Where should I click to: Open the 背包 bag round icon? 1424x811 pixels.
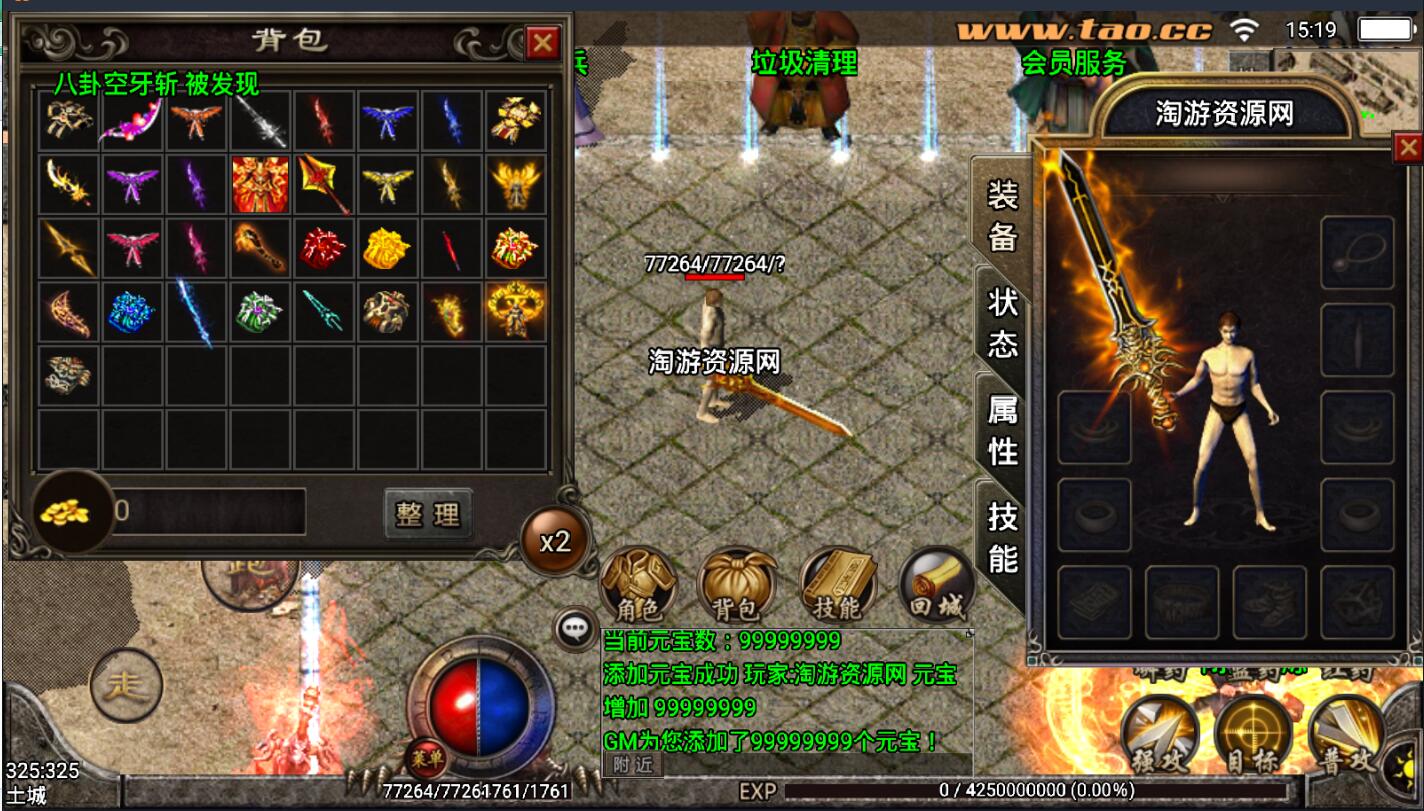pyautogui.click(x=737, y=585)
